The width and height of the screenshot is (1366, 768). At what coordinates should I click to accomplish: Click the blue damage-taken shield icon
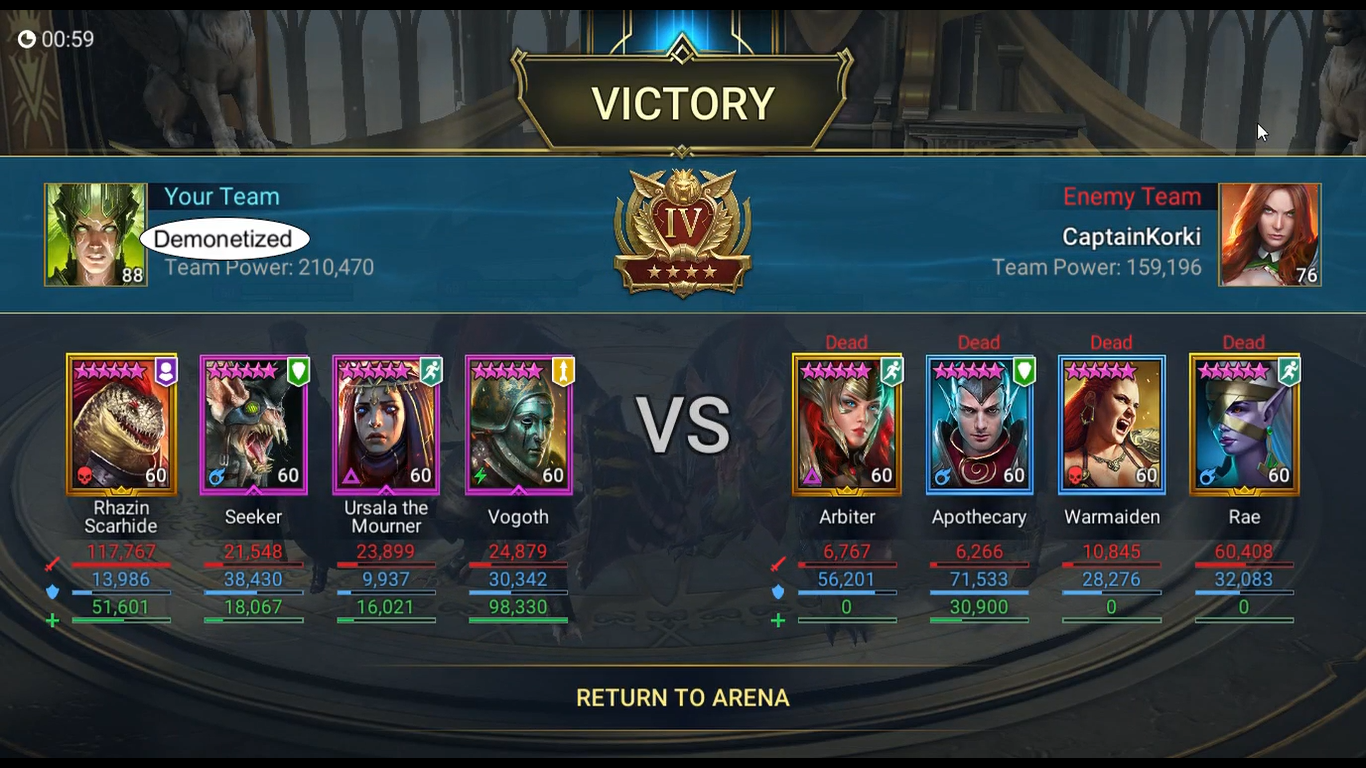coord(53,589)
